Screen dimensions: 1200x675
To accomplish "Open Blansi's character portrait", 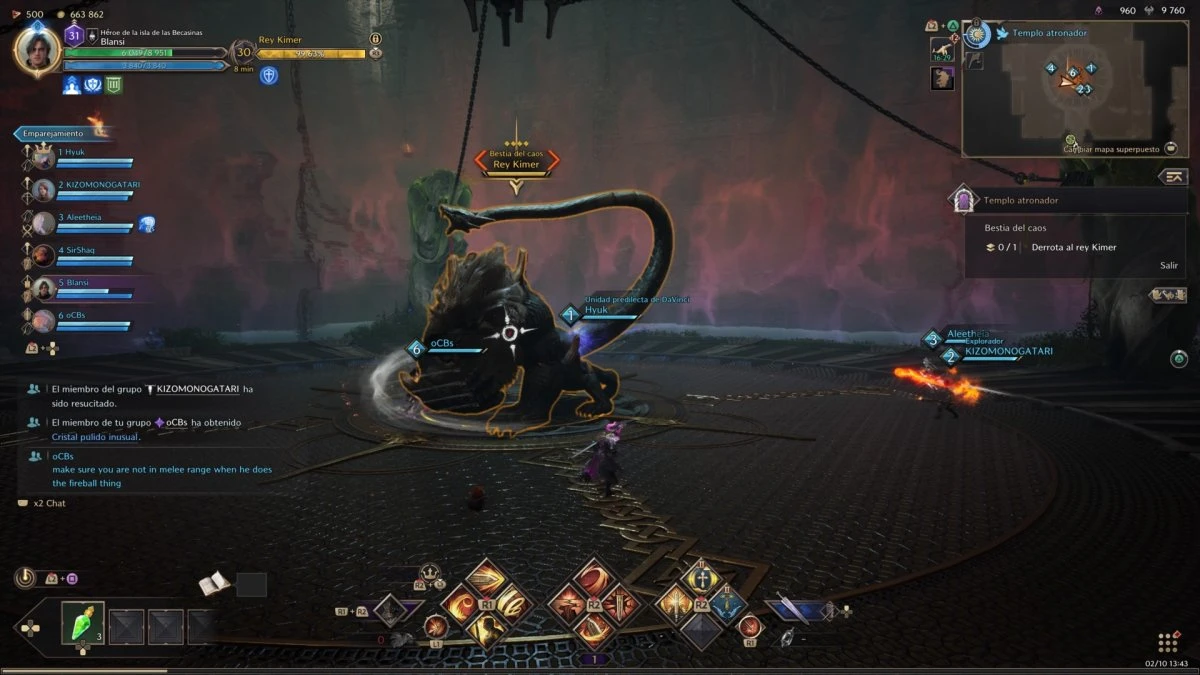I will [x=37, y=50].
